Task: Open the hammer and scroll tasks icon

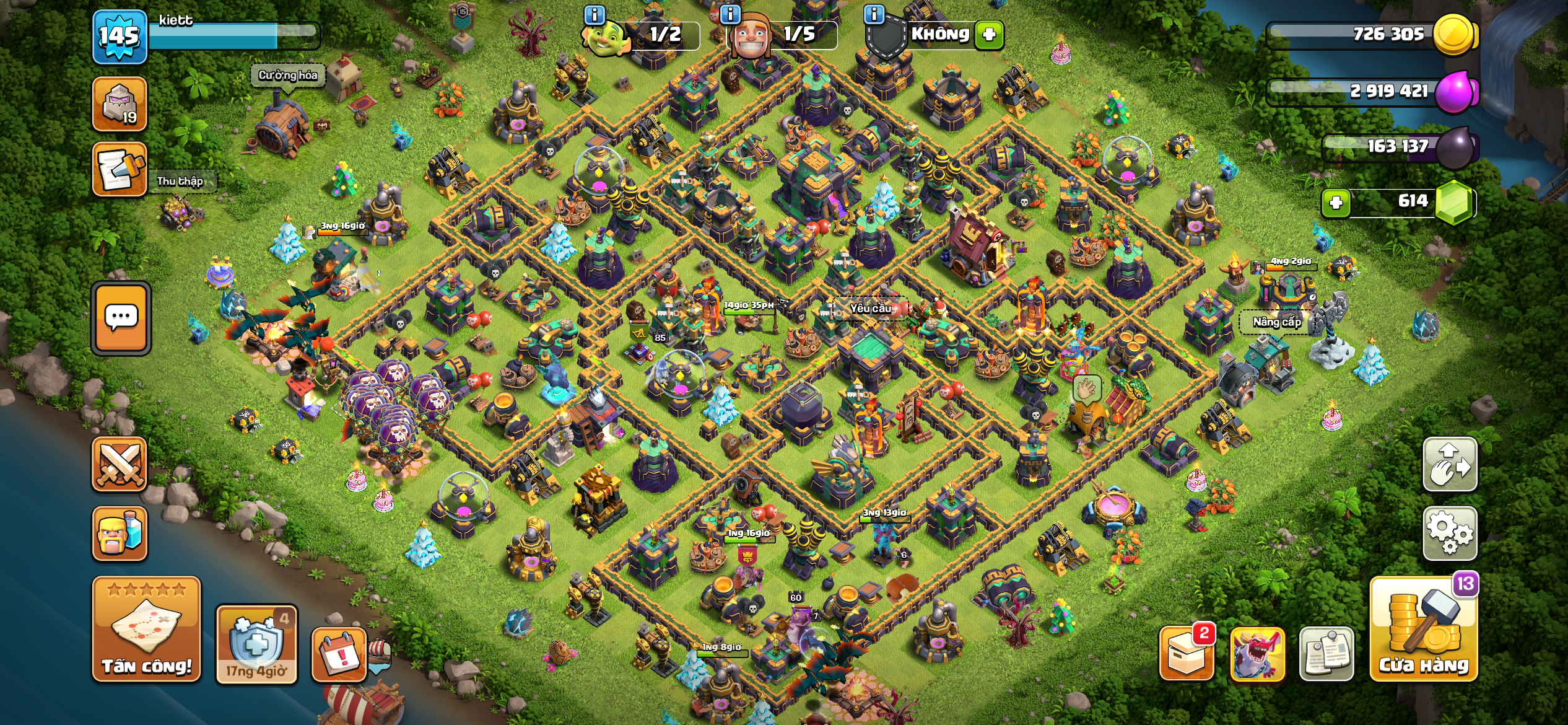Action: (120, 169)
